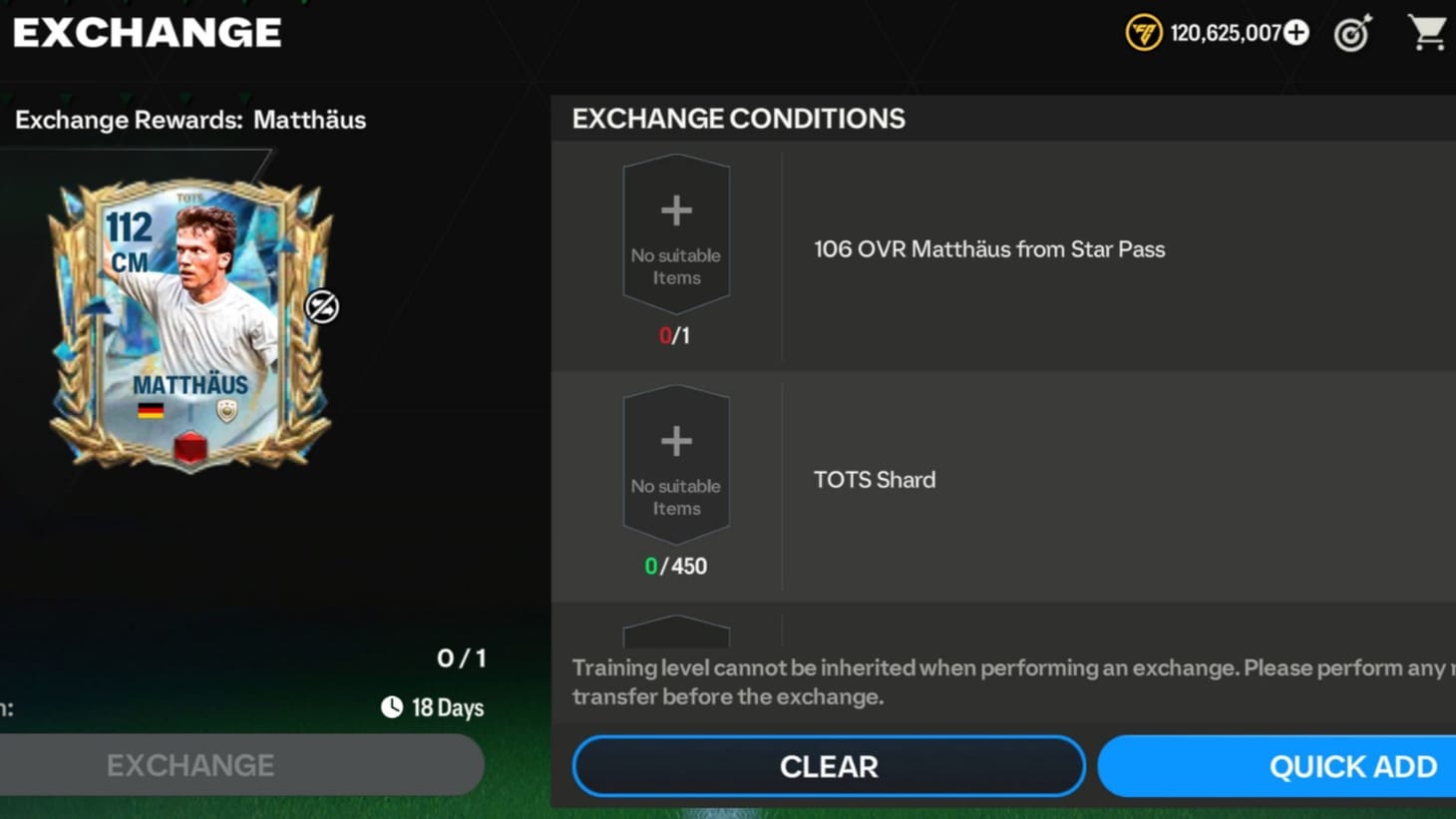Click the disabled EXCHANGE button
1456x819 pixels.
click(242, 765)
